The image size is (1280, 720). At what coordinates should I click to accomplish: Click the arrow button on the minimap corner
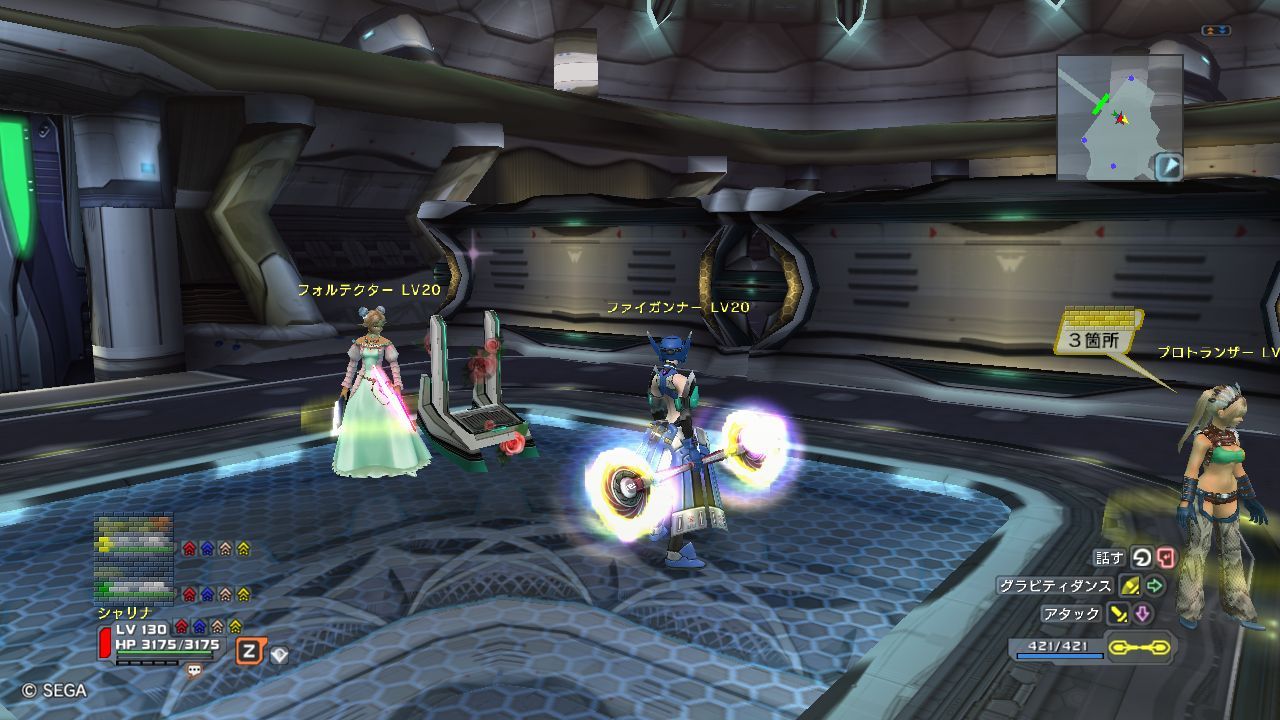(x=1168, y=166)
